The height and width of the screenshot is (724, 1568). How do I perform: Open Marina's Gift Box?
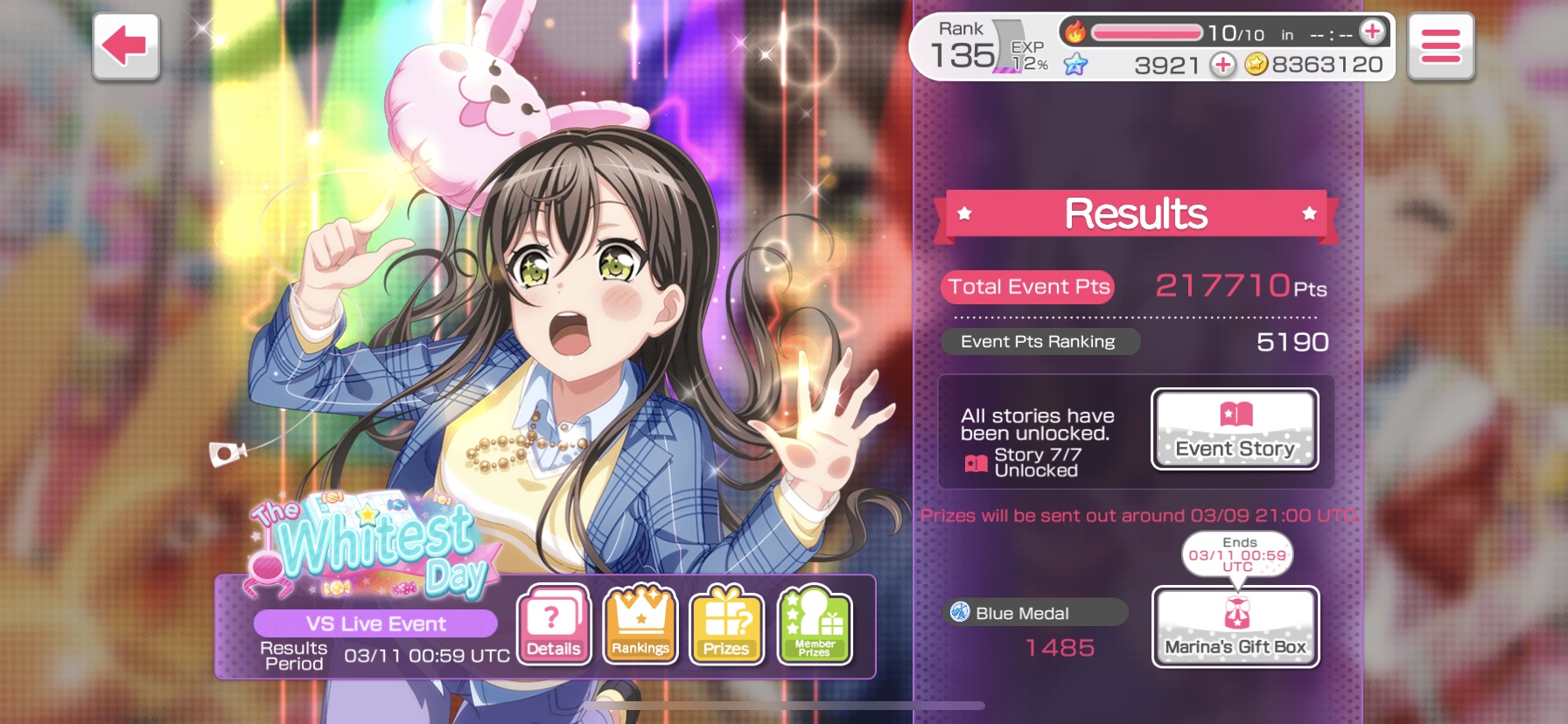coord(1235,626)
